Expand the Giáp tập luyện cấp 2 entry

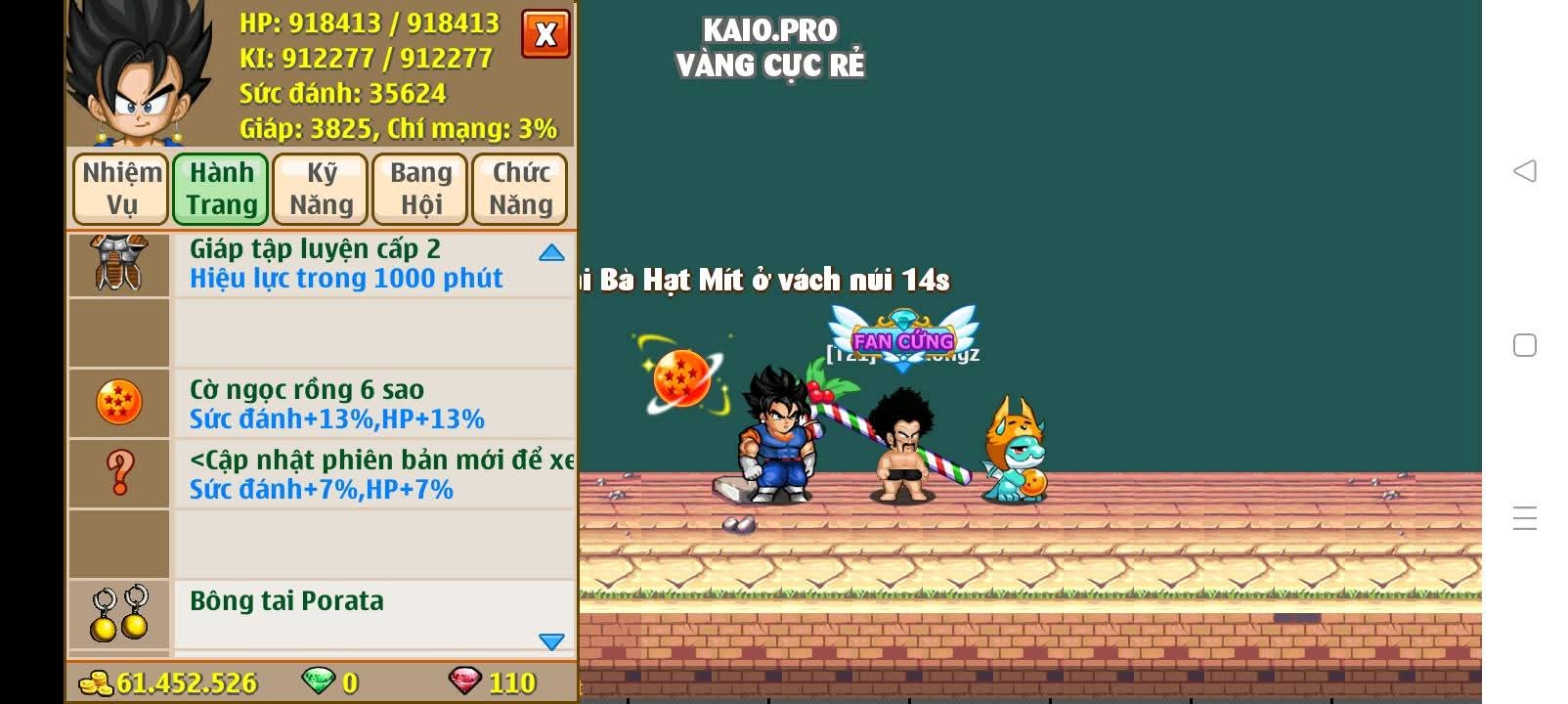pos(552,251)
